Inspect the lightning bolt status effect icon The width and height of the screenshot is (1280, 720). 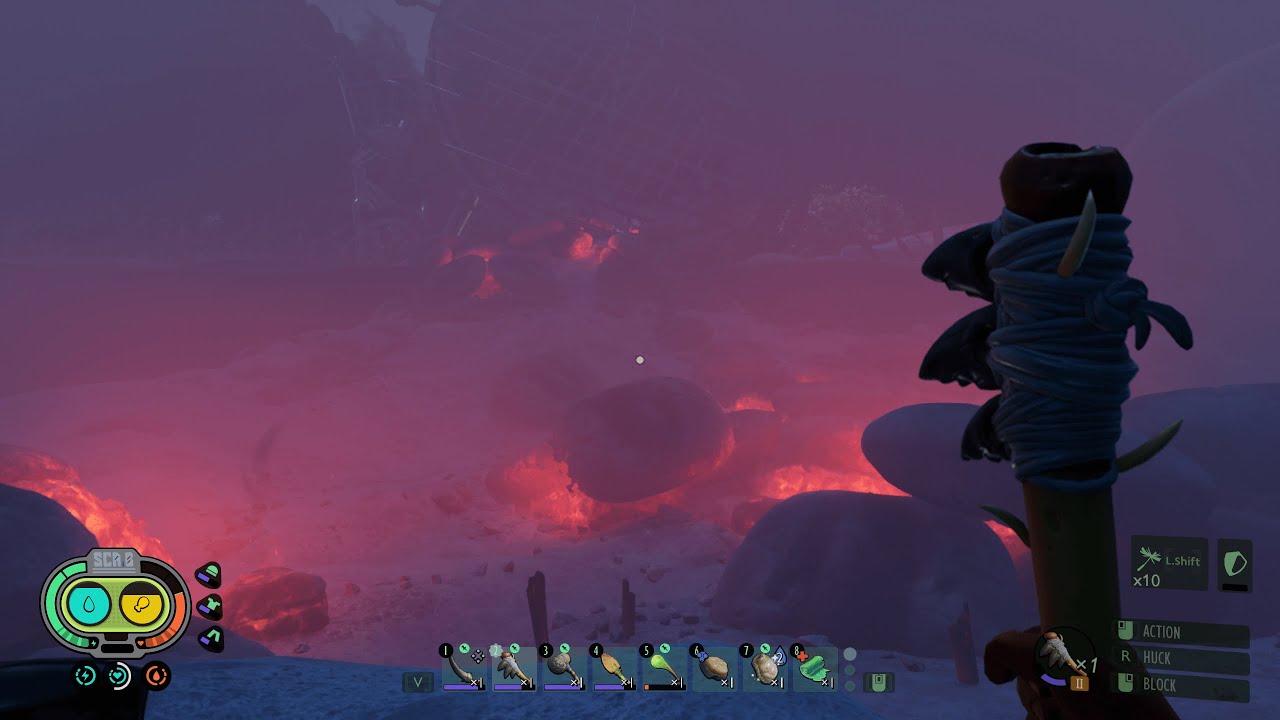[x=86, y=676]
